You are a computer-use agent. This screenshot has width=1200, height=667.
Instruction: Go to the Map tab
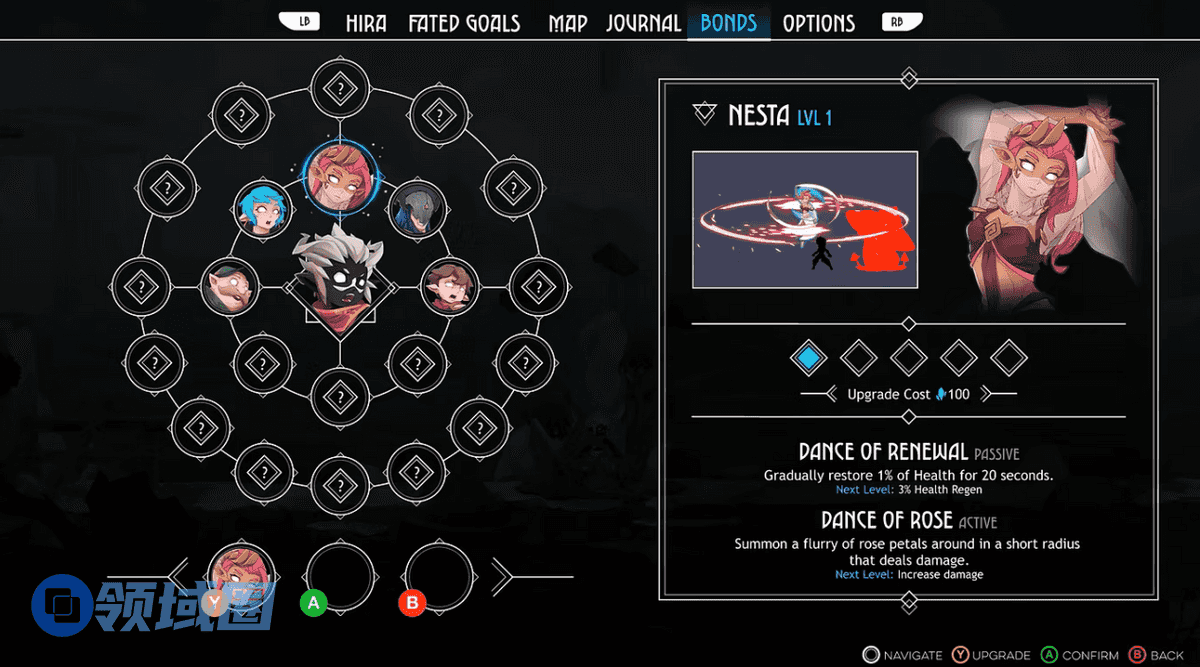pyautogui.click(x=567, y=23)
